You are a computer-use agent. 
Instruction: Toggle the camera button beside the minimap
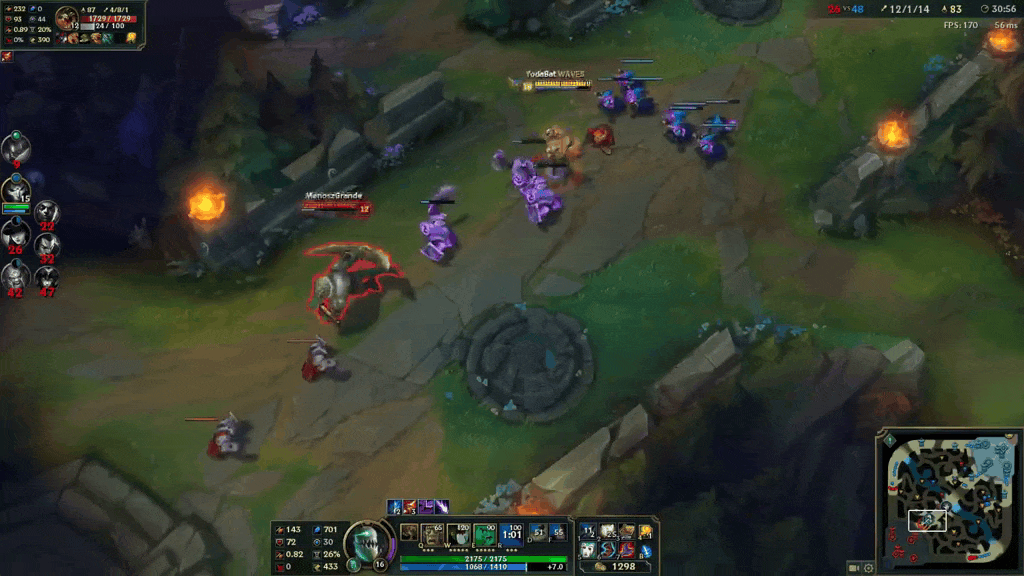tap(854, 568)
